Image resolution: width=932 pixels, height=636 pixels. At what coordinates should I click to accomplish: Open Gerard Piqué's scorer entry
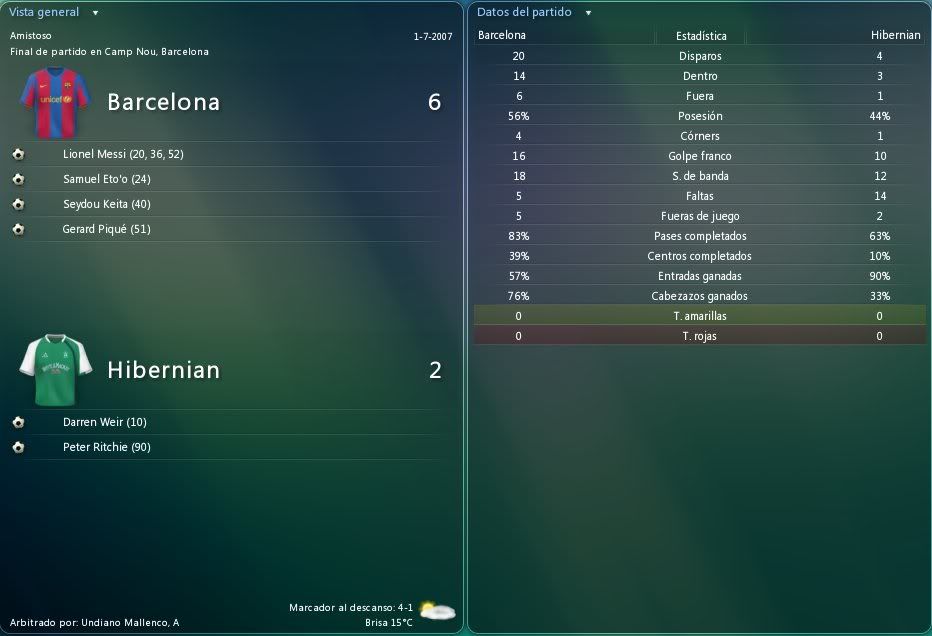(x=106, y=229)
